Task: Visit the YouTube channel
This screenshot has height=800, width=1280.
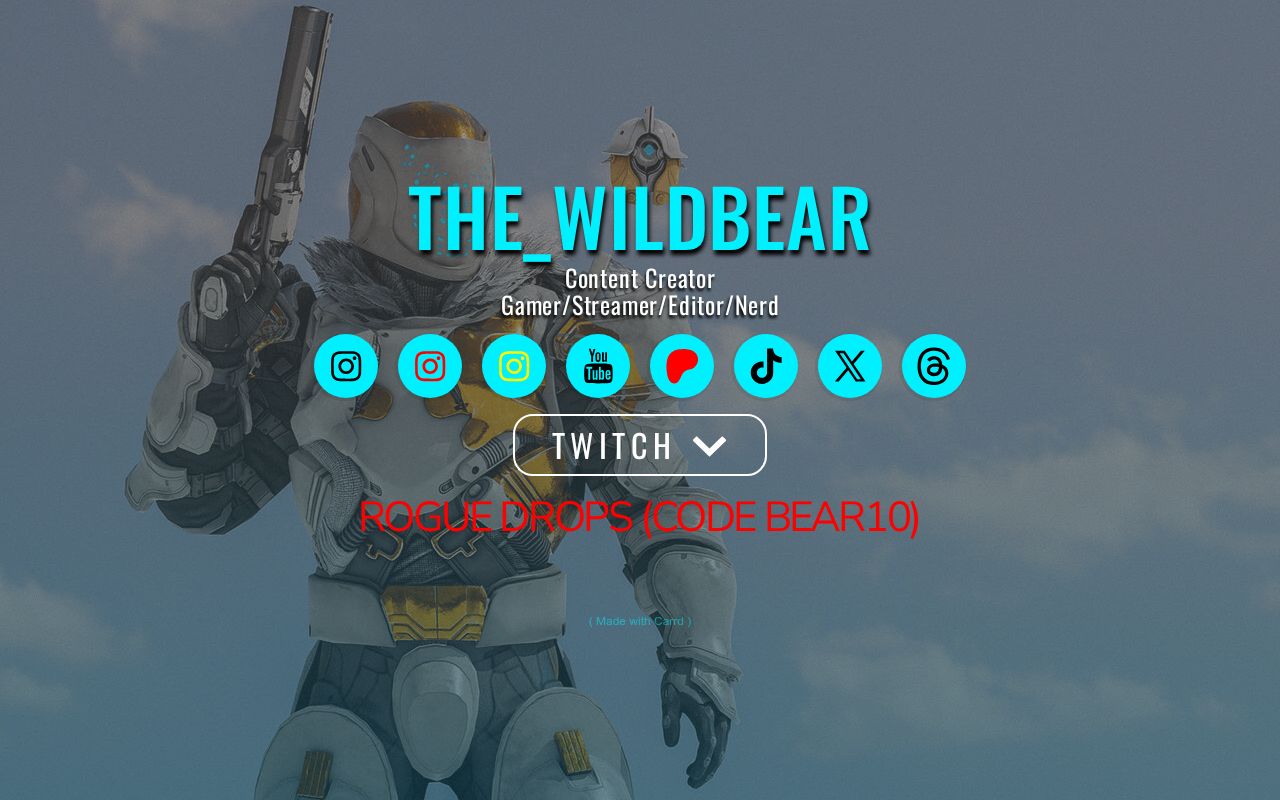Action: tap(597, 366)
